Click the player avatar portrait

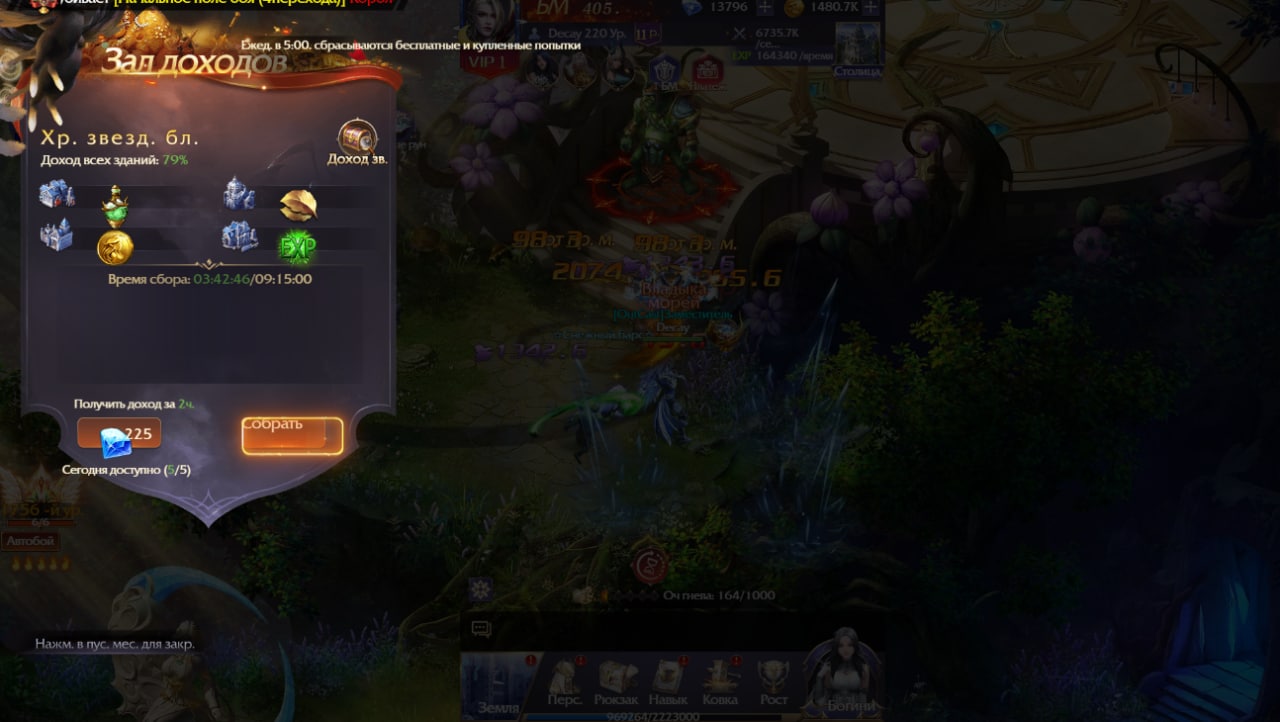pyautogui.click(x=491, y=22)
